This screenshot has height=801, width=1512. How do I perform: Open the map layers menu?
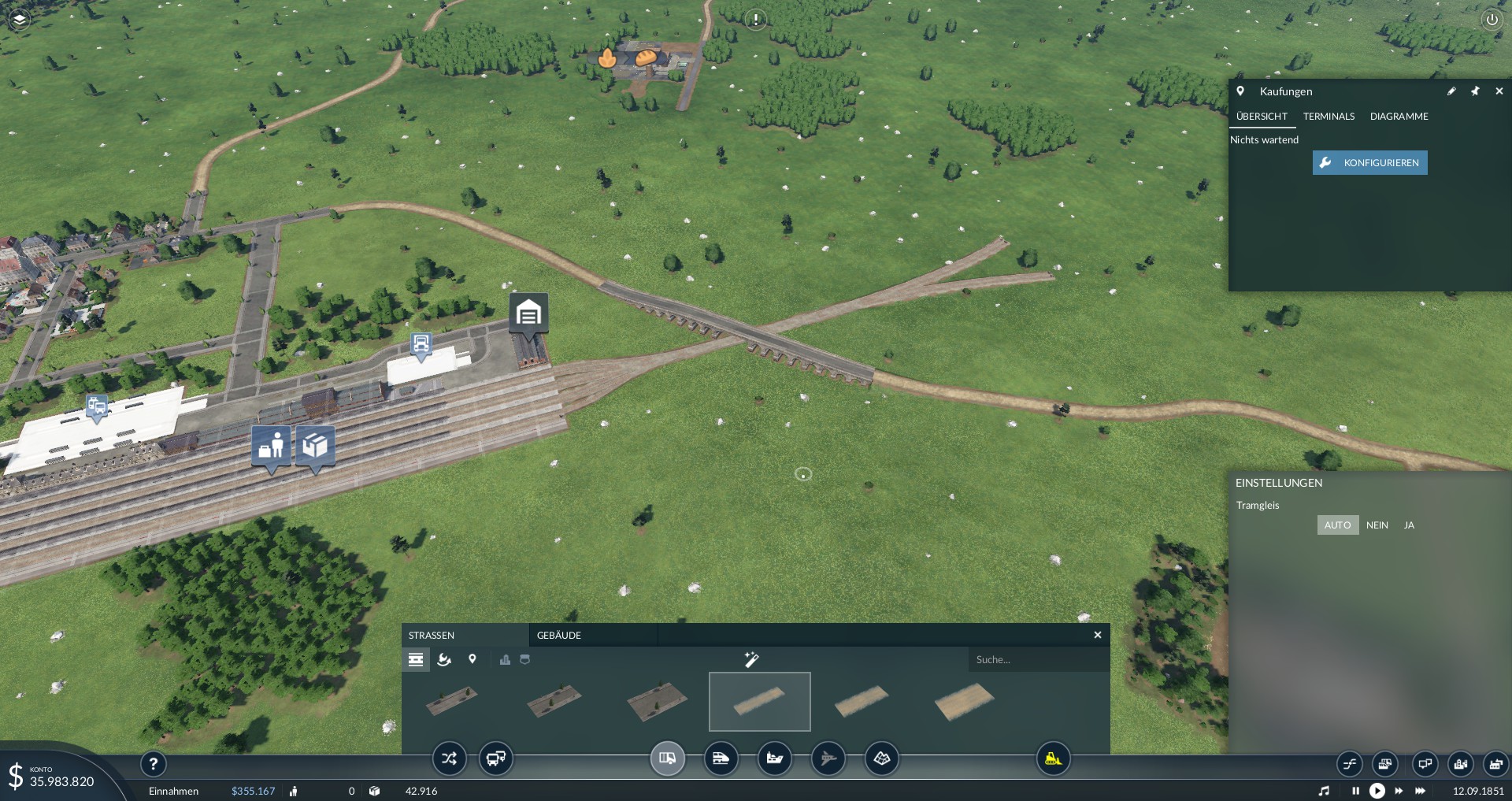click(x=20, y=19)
